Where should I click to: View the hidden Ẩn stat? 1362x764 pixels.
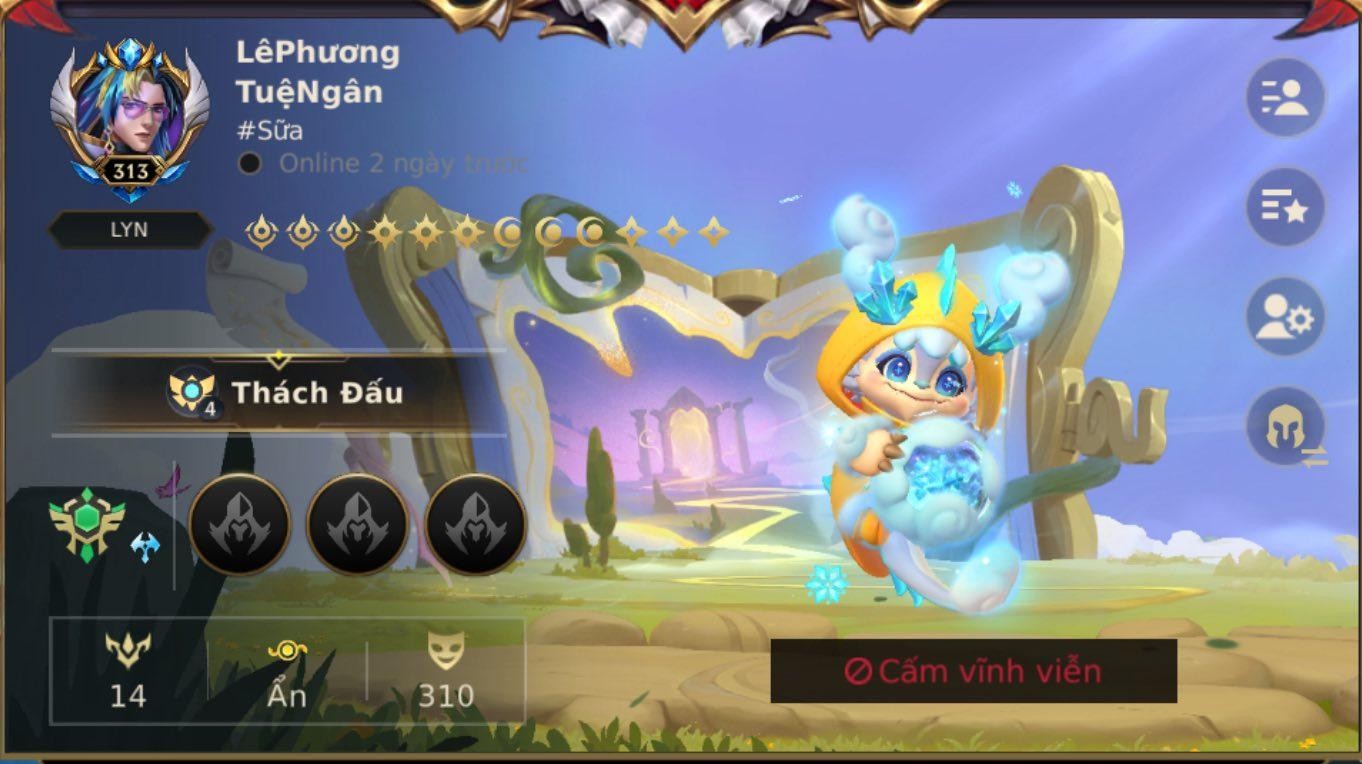click(287, 671)
